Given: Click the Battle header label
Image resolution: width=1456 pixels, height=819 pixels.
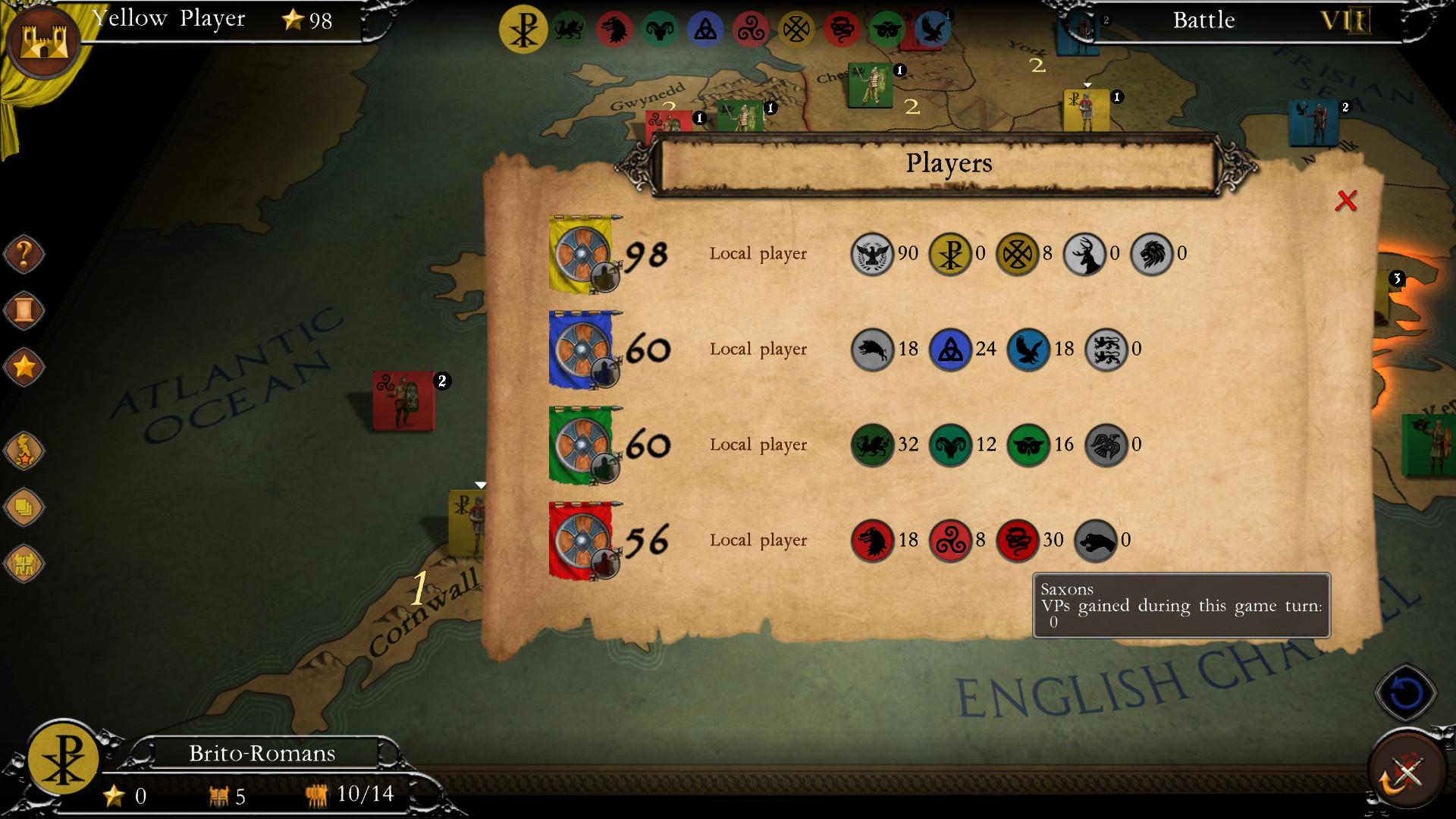Looking at the screenshot, I should [x=1204, y=20].
